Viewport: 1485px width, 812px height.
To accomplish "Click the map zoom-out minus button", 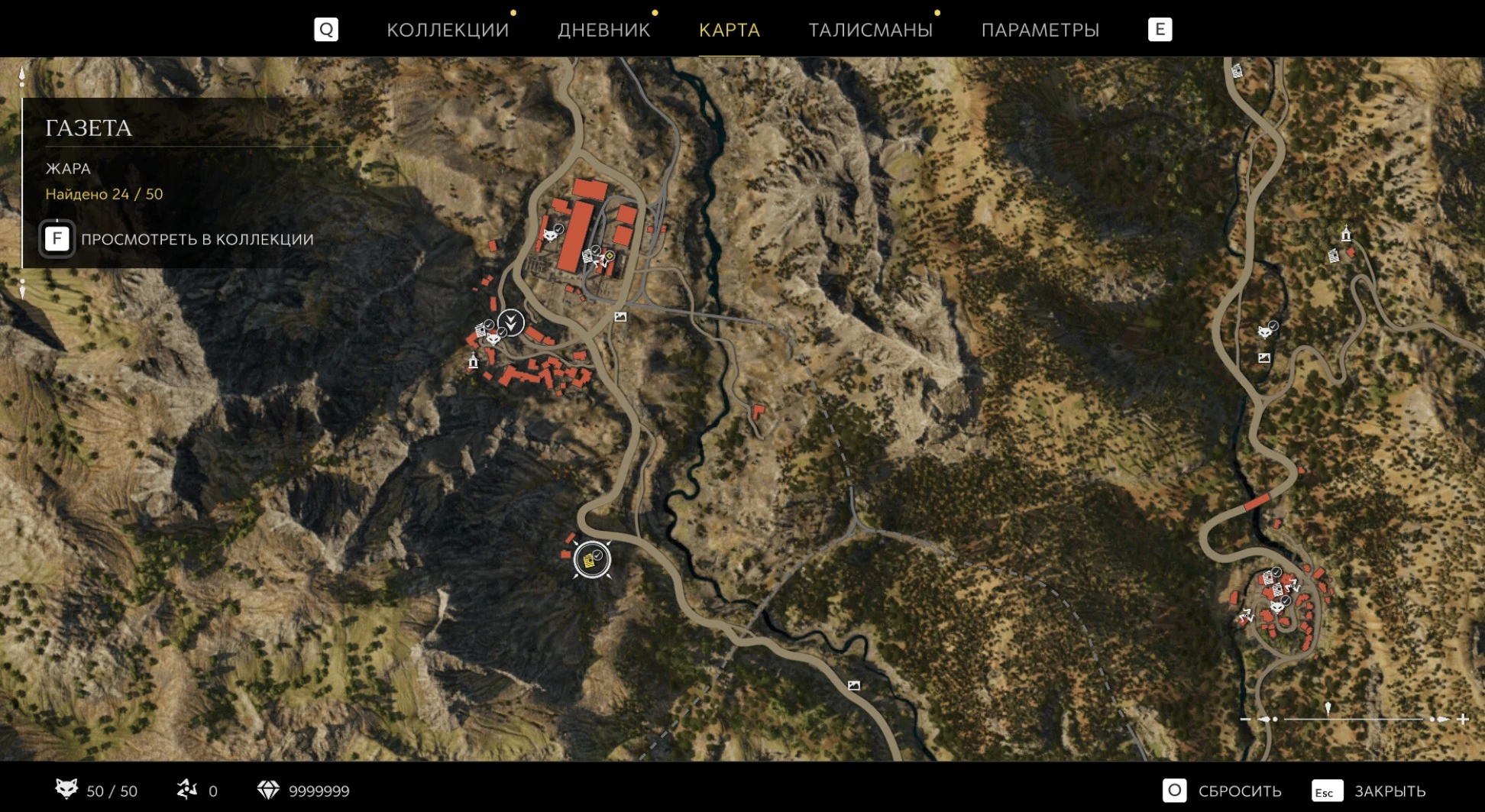I will (x=1246, y=719).
